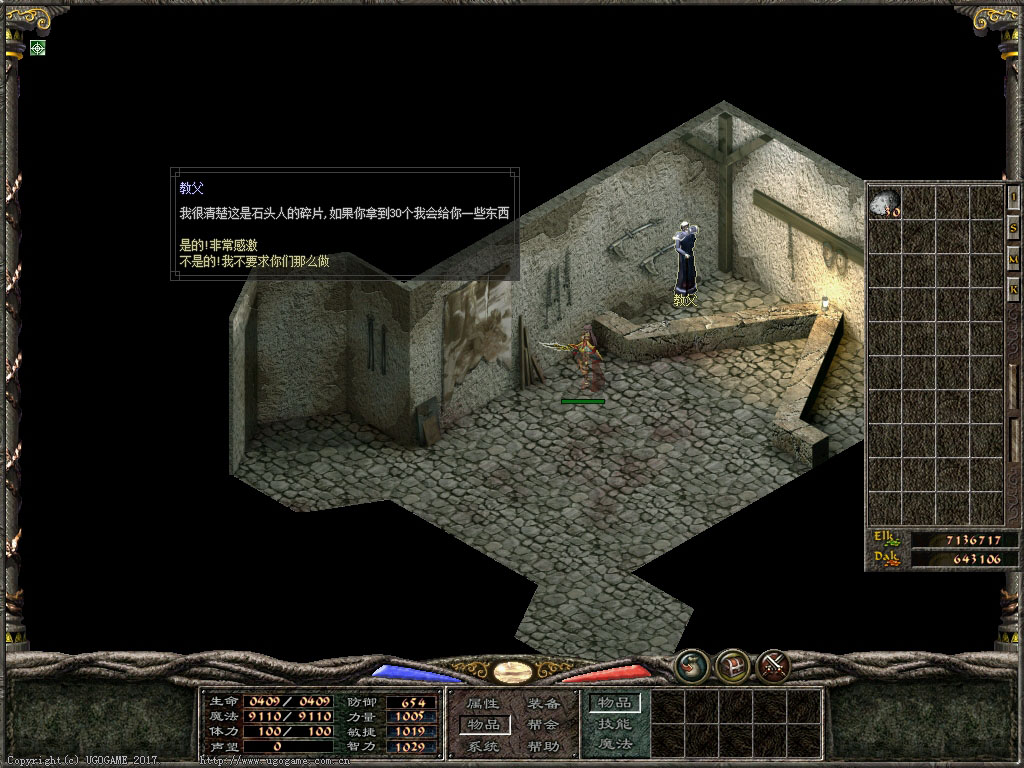Open the 装备 equipment menu

[543, 704]
